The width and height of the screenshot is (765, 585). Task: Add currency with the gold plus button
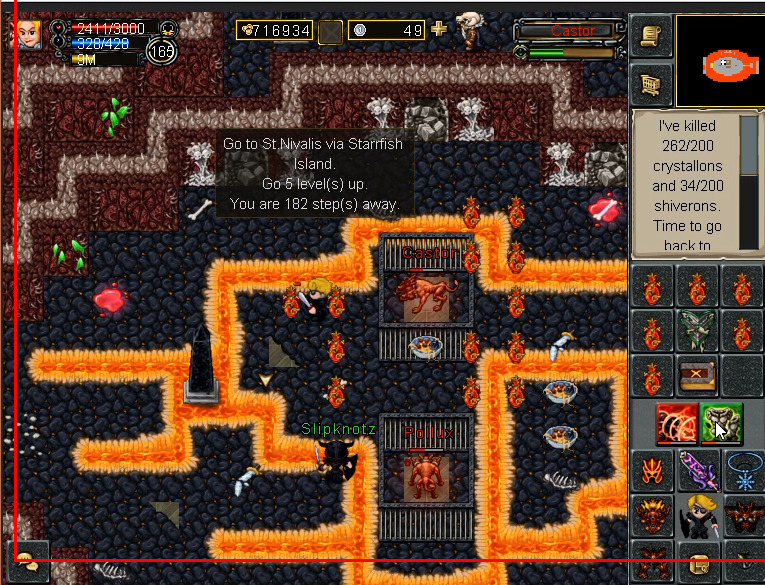(x=439, y=29)
